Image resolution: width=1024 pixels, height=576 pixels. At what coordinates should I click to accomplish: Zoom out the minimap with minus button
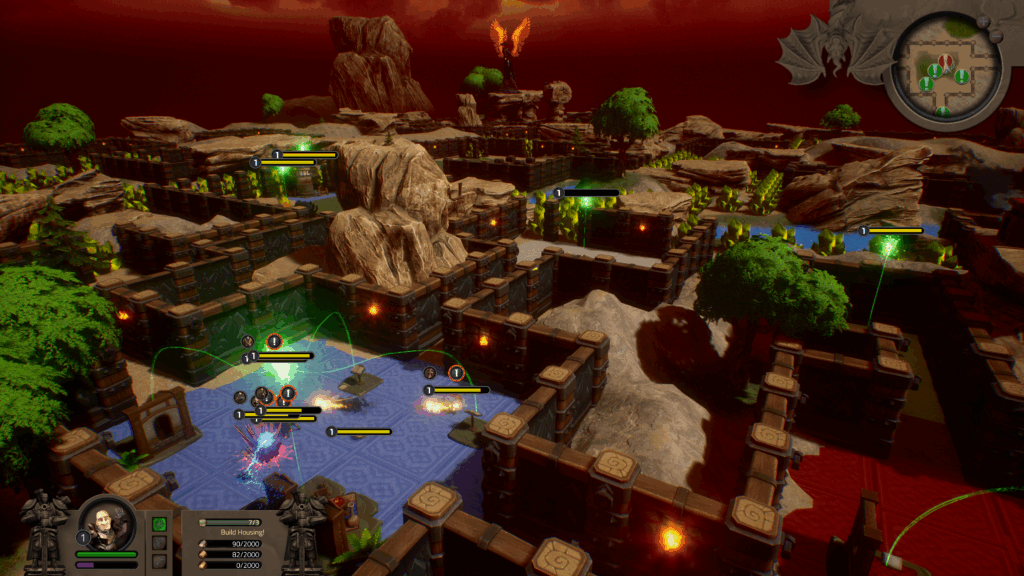tap(996, 33)
